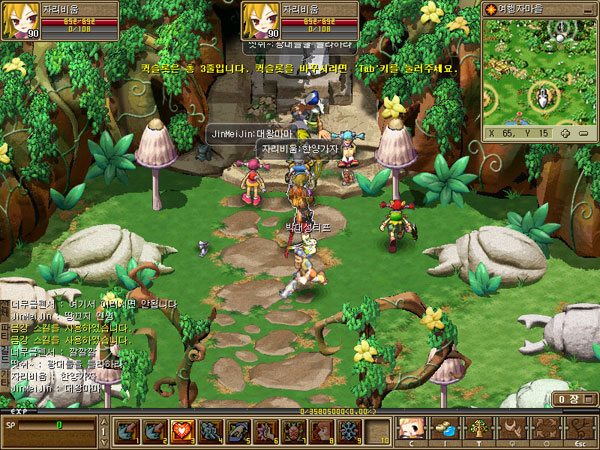The height and width of the screenshot is (450, 600).
Task: Select the target portrait at top center
Action: [x=257, y=21]
